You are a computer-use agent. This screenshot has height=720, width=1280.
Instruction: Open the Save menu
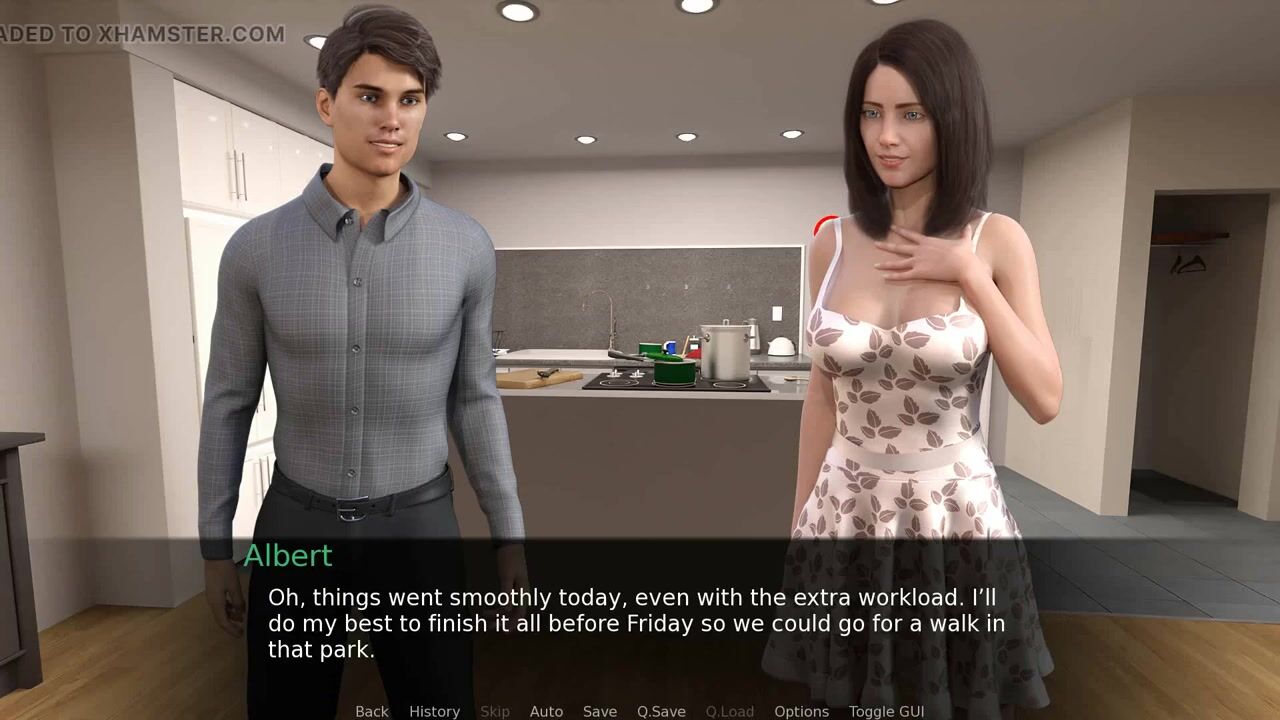(600, 711)
